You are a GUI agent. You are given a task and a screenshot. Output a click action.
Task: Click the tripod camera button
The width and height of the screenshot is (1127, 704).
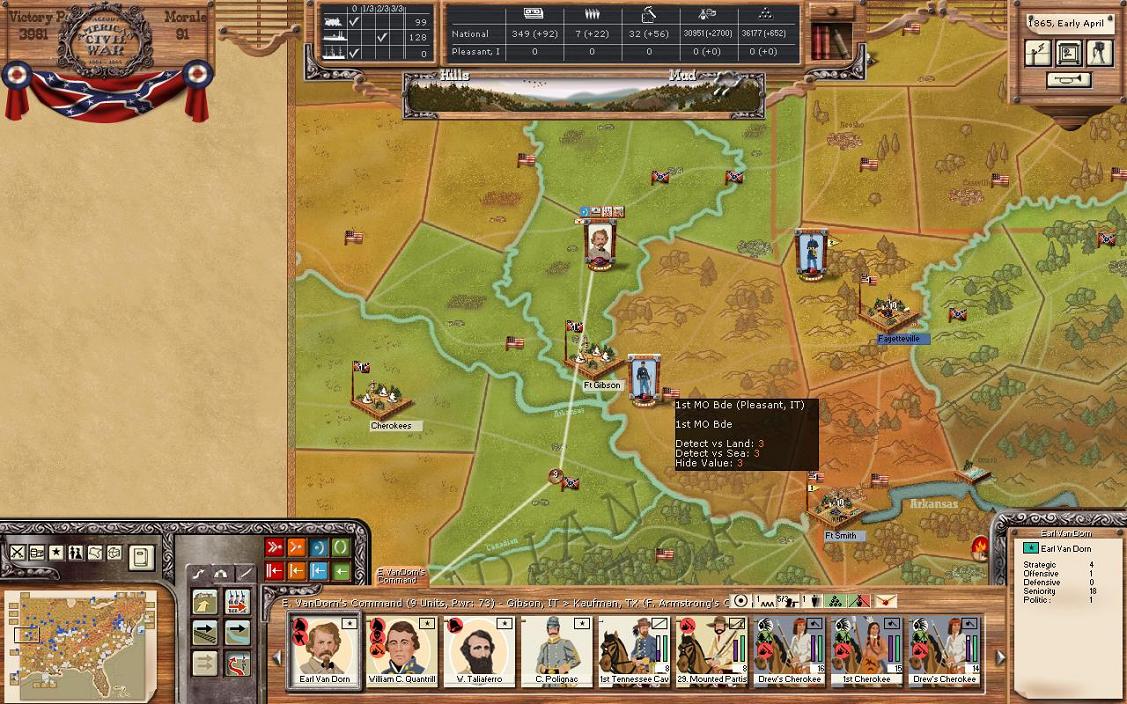click(x=1098, y=53)
